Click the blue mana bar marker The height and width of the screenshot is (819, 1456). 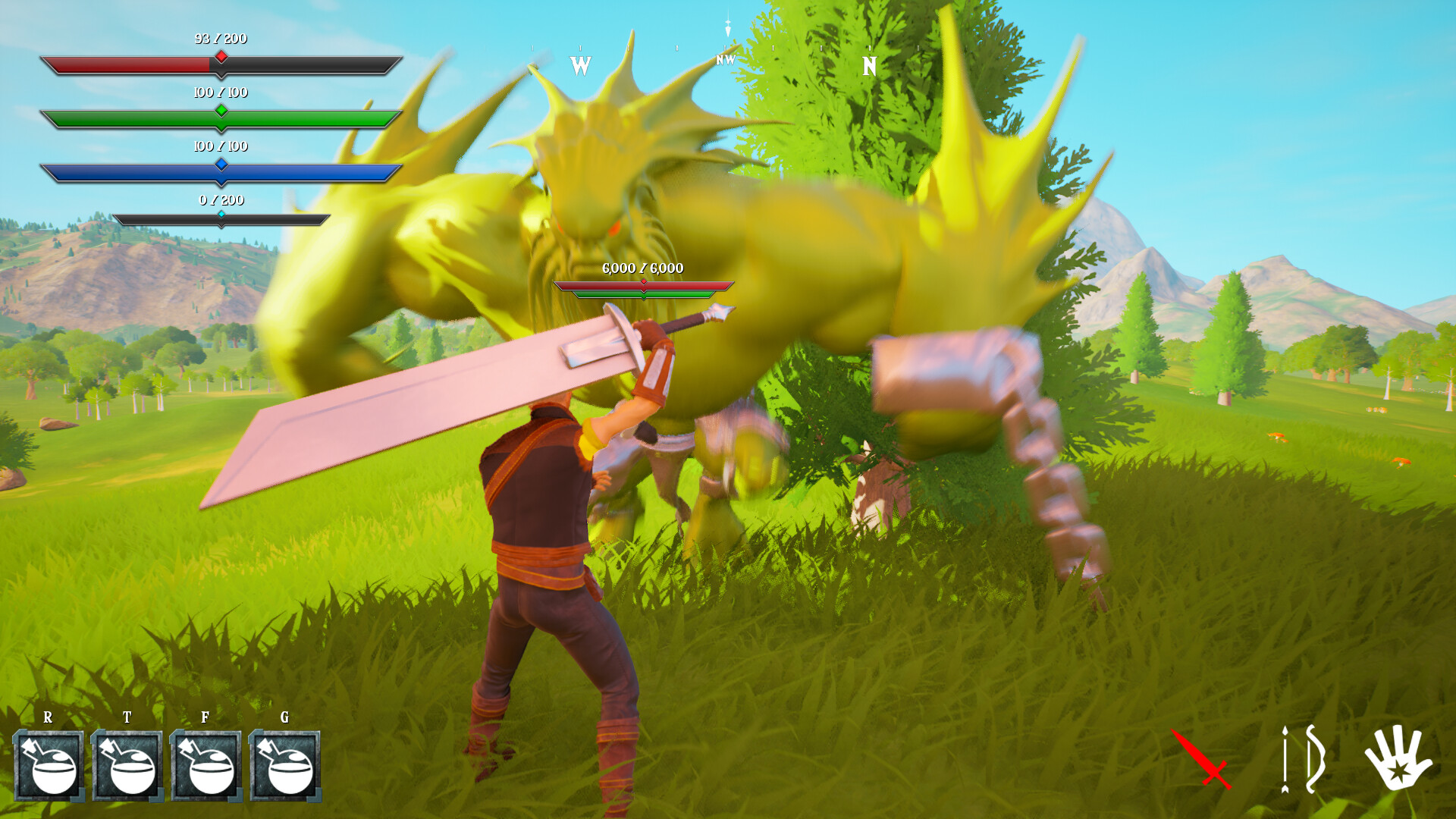pyautogui.click(x=221, y=163)
